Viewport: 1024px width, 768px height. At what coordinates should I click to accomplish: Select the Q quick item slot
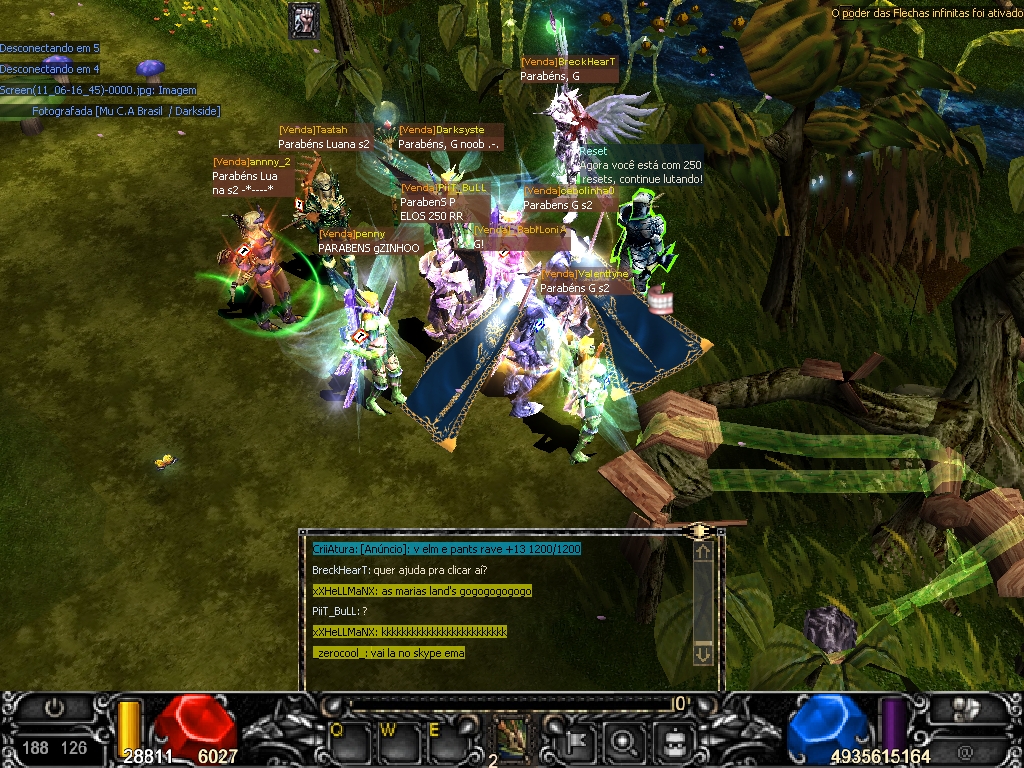(343, 741)
